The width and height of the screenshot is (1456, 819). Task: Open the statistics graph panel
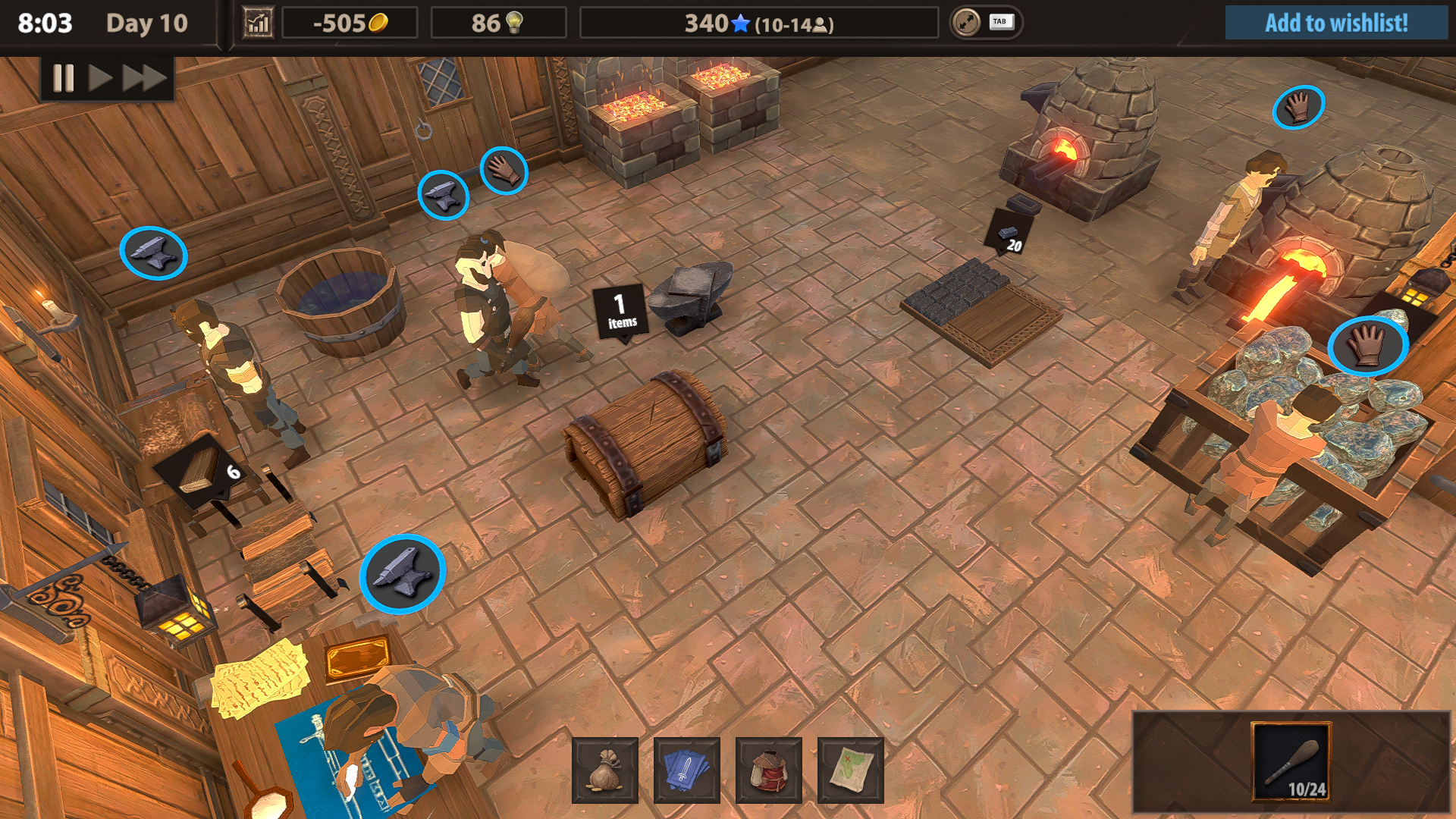pyautogui.click(x=257, y=22)
